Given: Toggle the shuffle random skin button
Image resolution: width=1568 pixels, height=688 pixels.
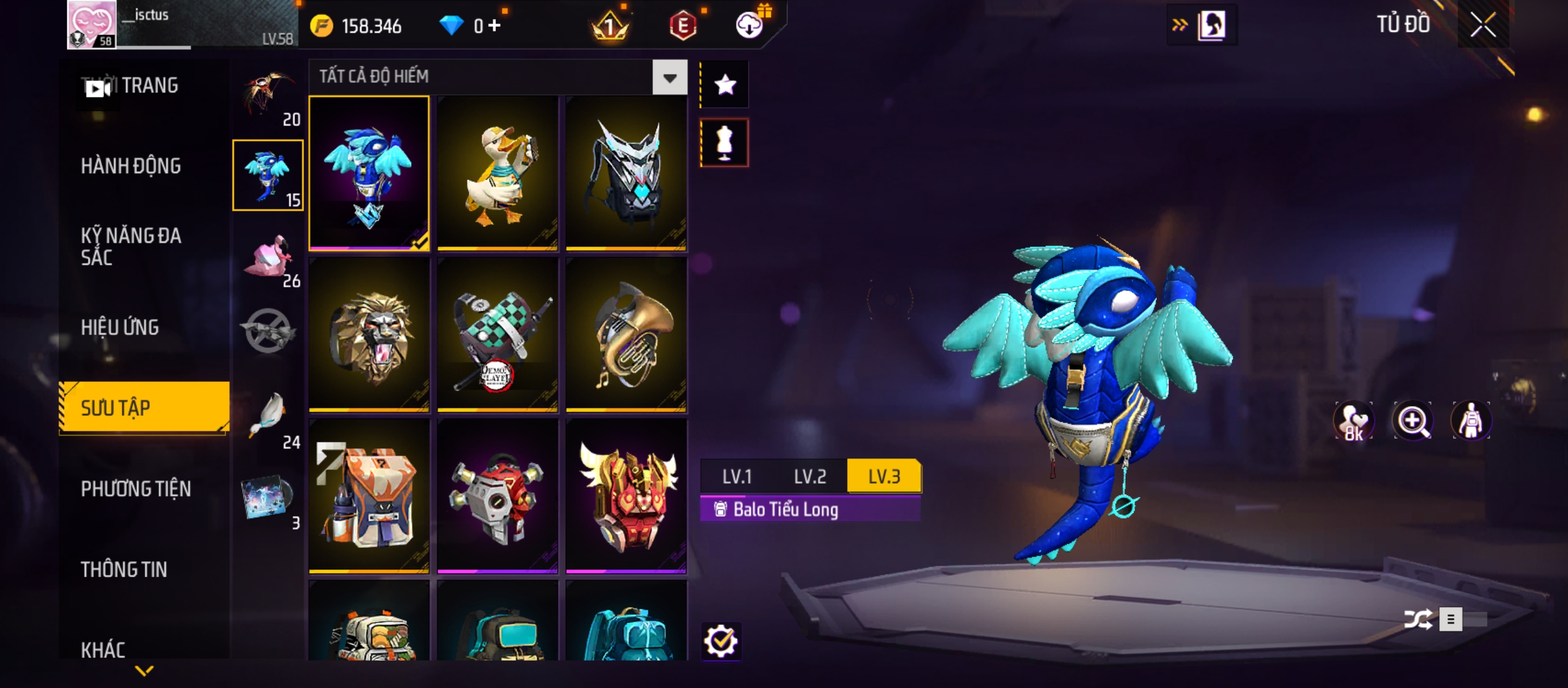Looking at the screenshot, I should point(1418,619).
